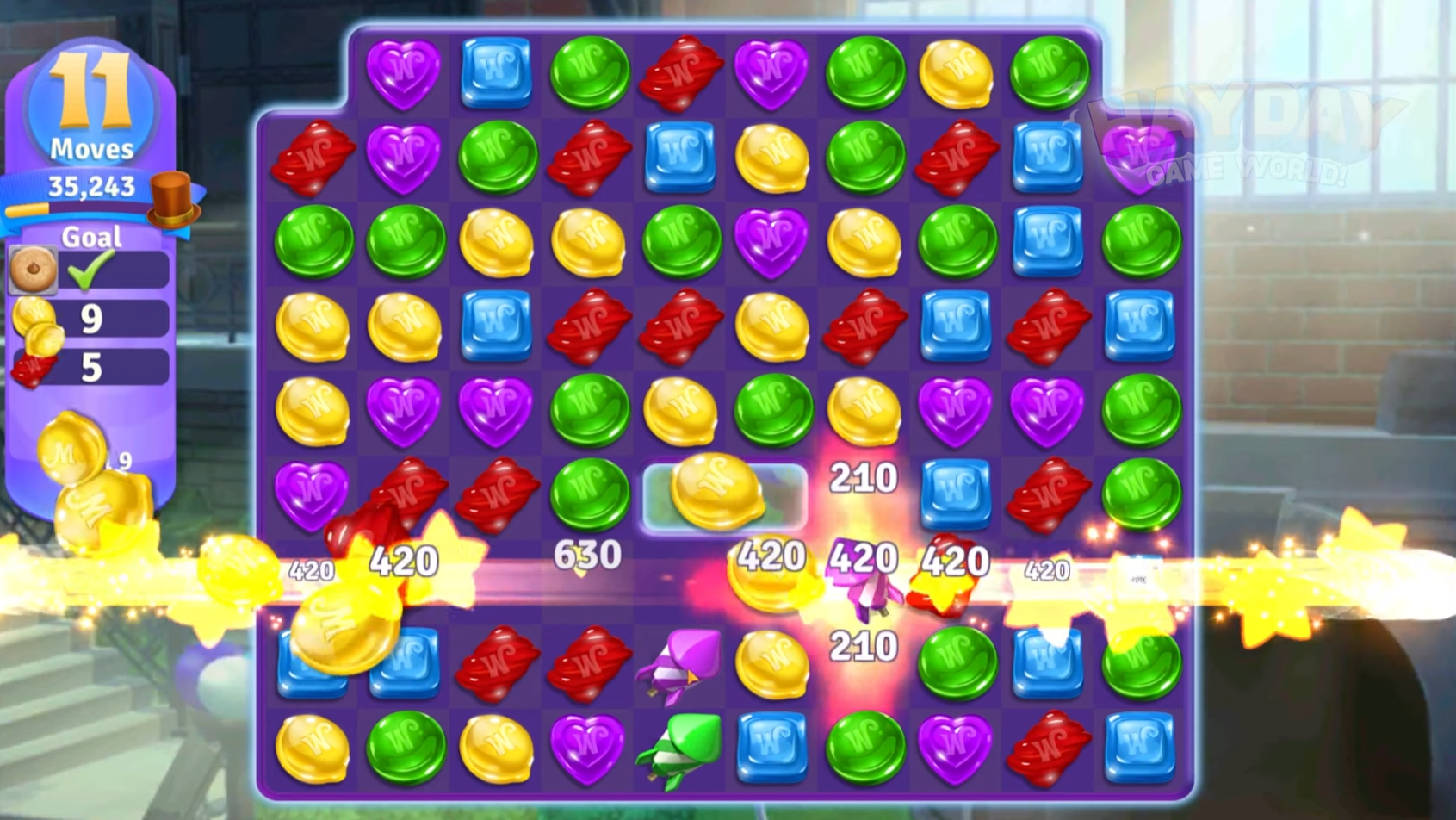
Task: Click the score display showing 35,243
Action: coord(90,184)
